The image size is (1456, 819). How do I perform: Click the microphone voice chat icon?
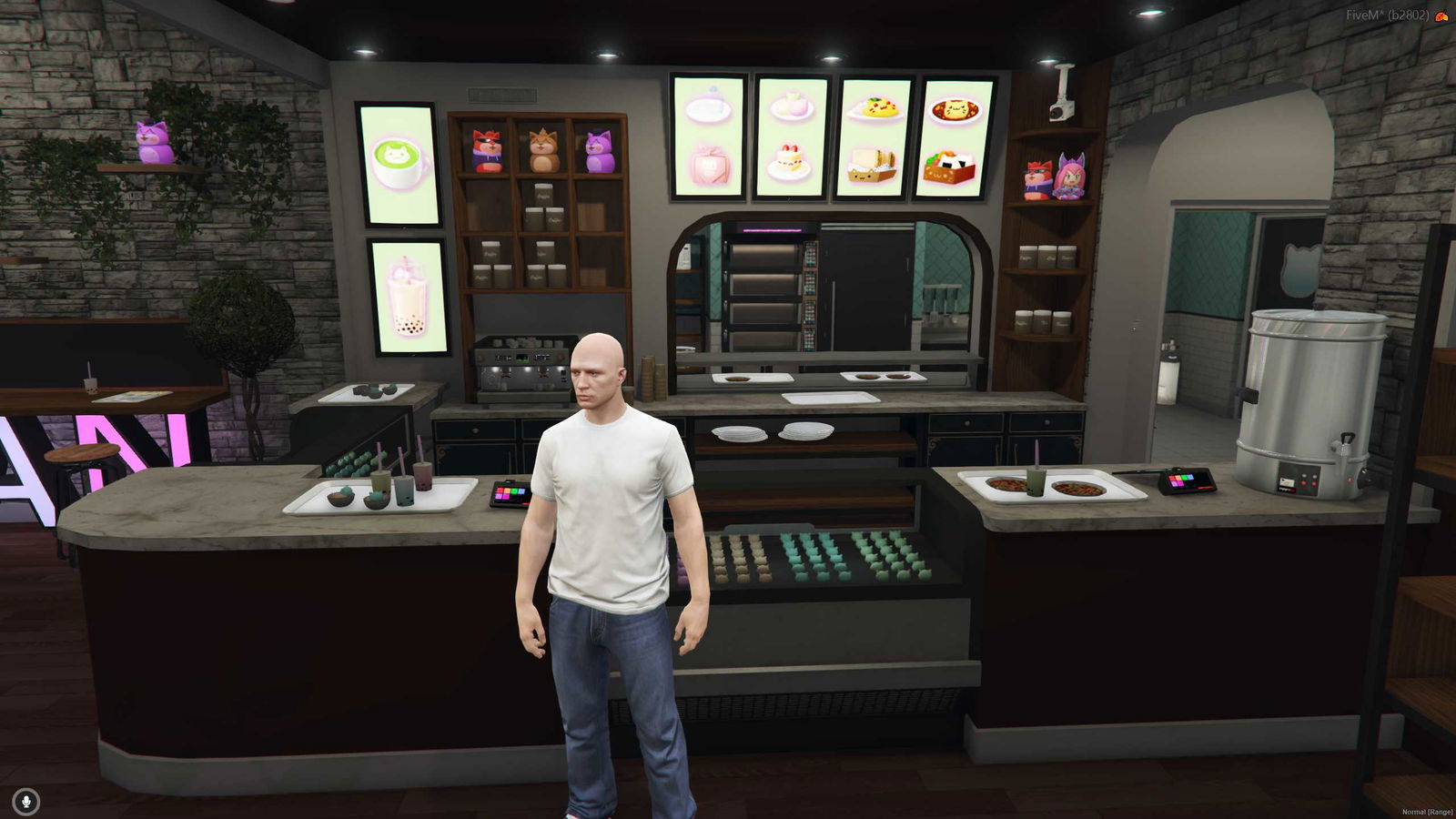[26, 801]
